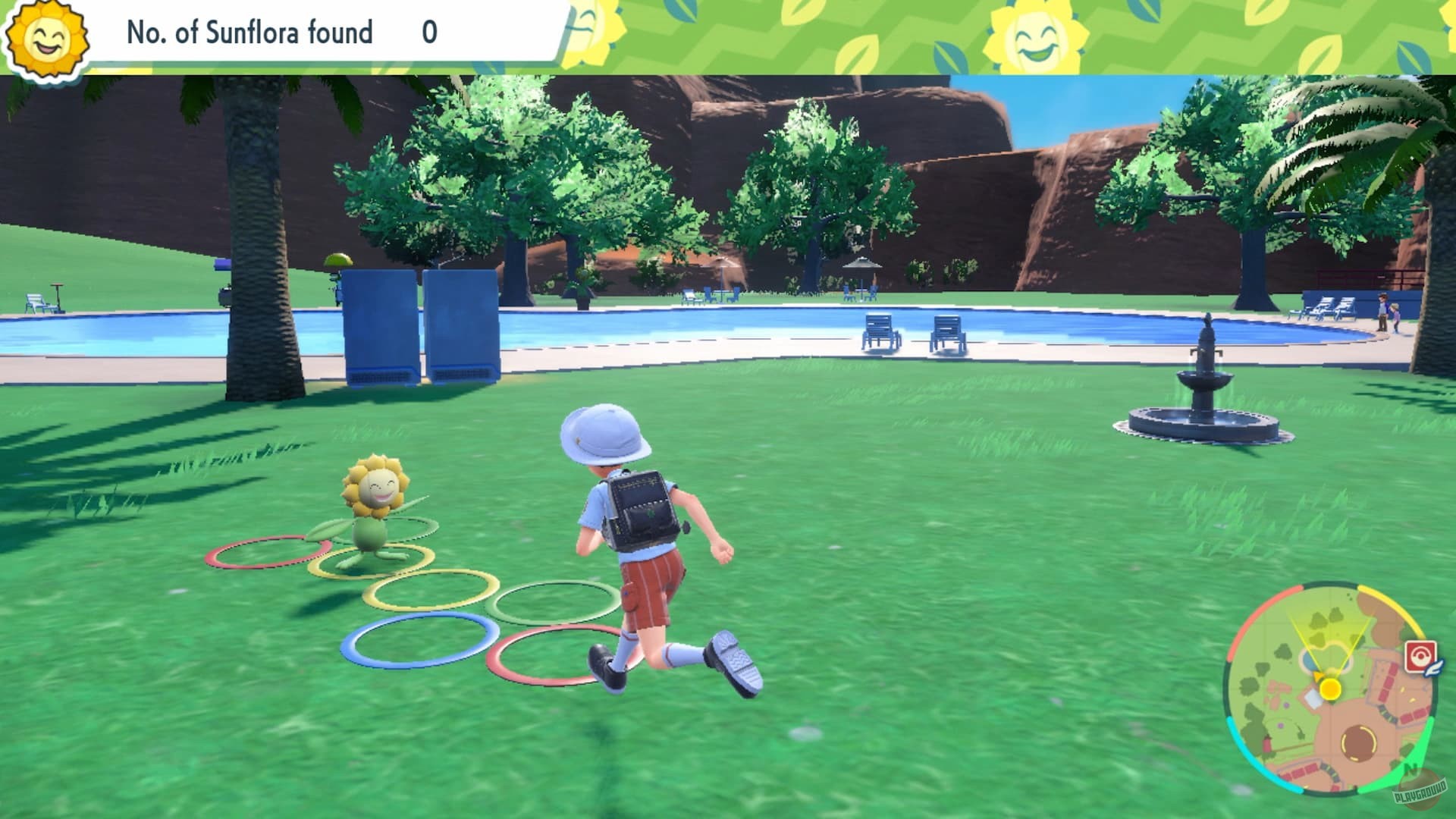Click the battle arena circle on the minimap
The height and width of the screenshot is (819, 1456).
click(x=1359, y=742)
